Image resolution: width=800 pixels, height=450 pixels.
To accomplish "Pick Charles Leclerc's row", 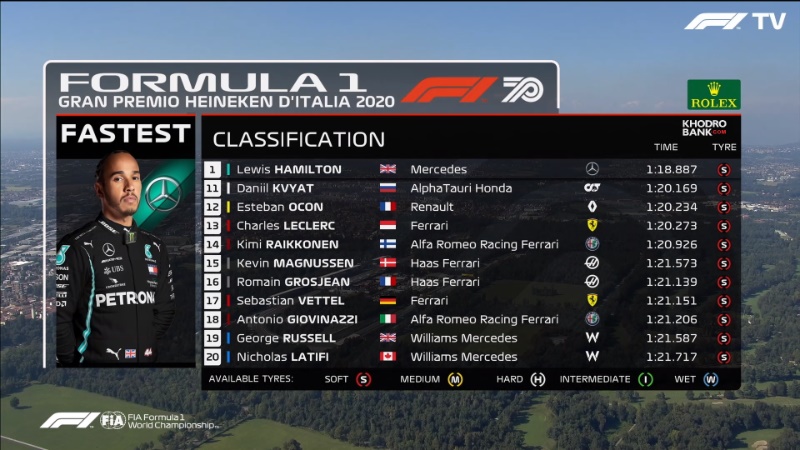I will point(470,225).
